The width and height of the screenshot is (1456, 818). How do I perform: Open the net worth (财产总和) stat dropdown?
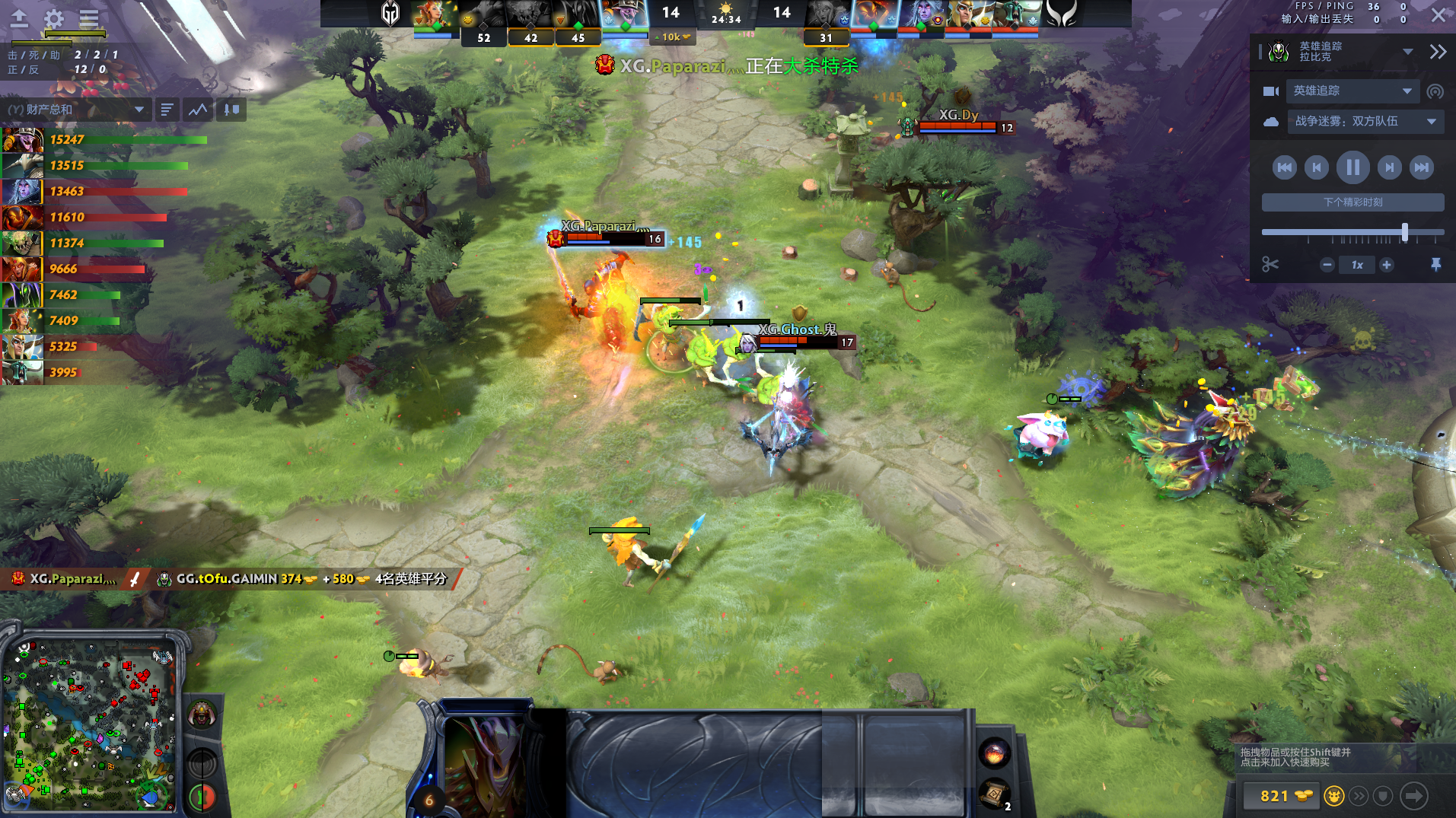pyautogui.click(x=76, y=110)
